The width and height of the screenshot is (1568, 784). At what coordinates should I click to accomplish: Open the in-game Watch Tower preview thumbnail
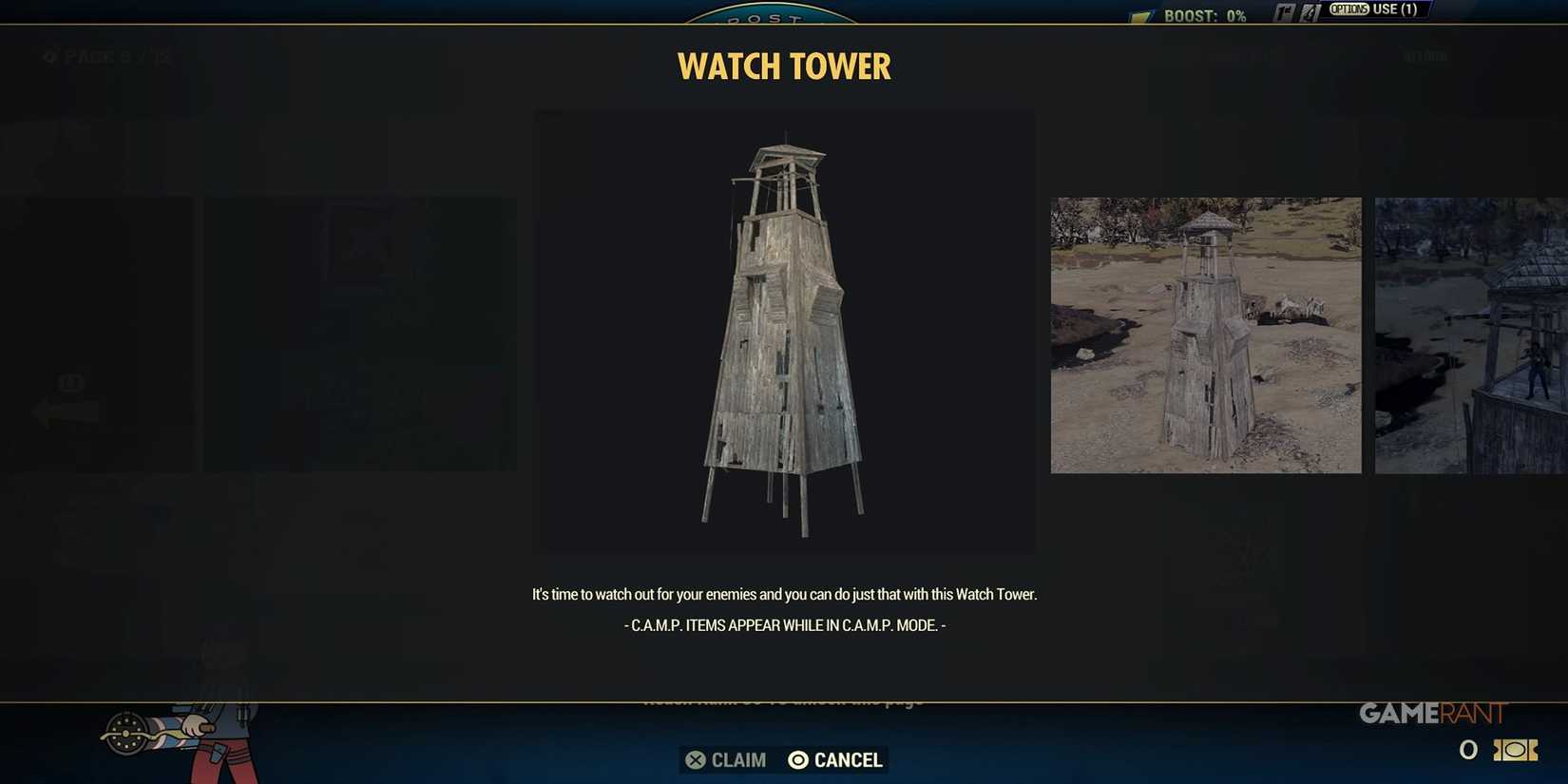coord(1205,335)
